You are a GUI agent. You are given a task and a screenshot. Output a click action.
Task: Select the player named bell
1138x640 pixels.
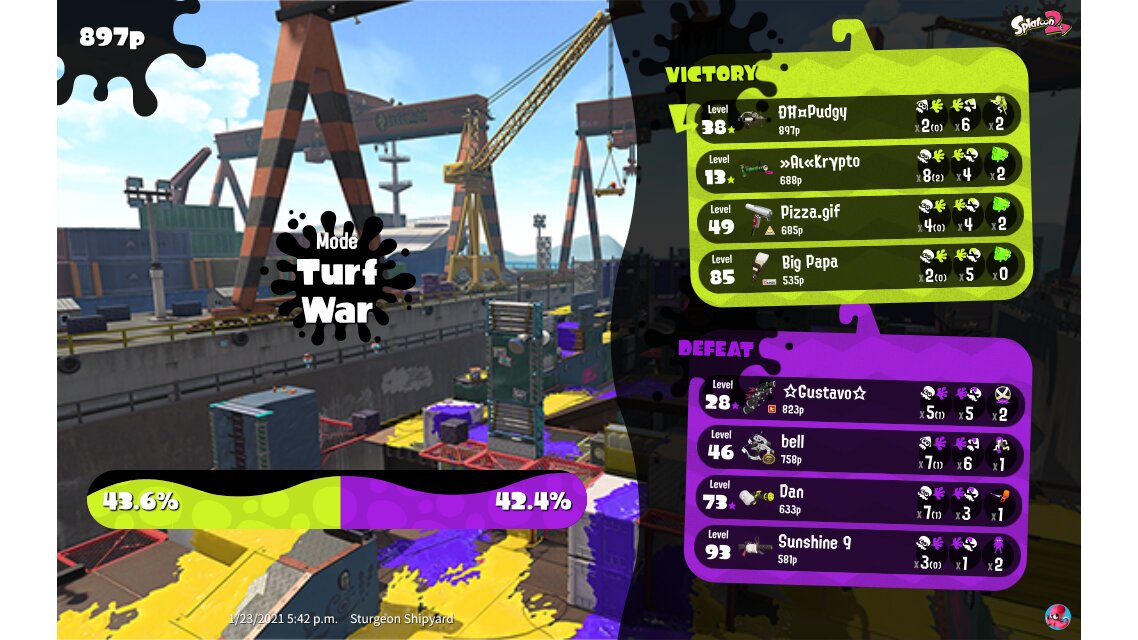tap(860, 449)
